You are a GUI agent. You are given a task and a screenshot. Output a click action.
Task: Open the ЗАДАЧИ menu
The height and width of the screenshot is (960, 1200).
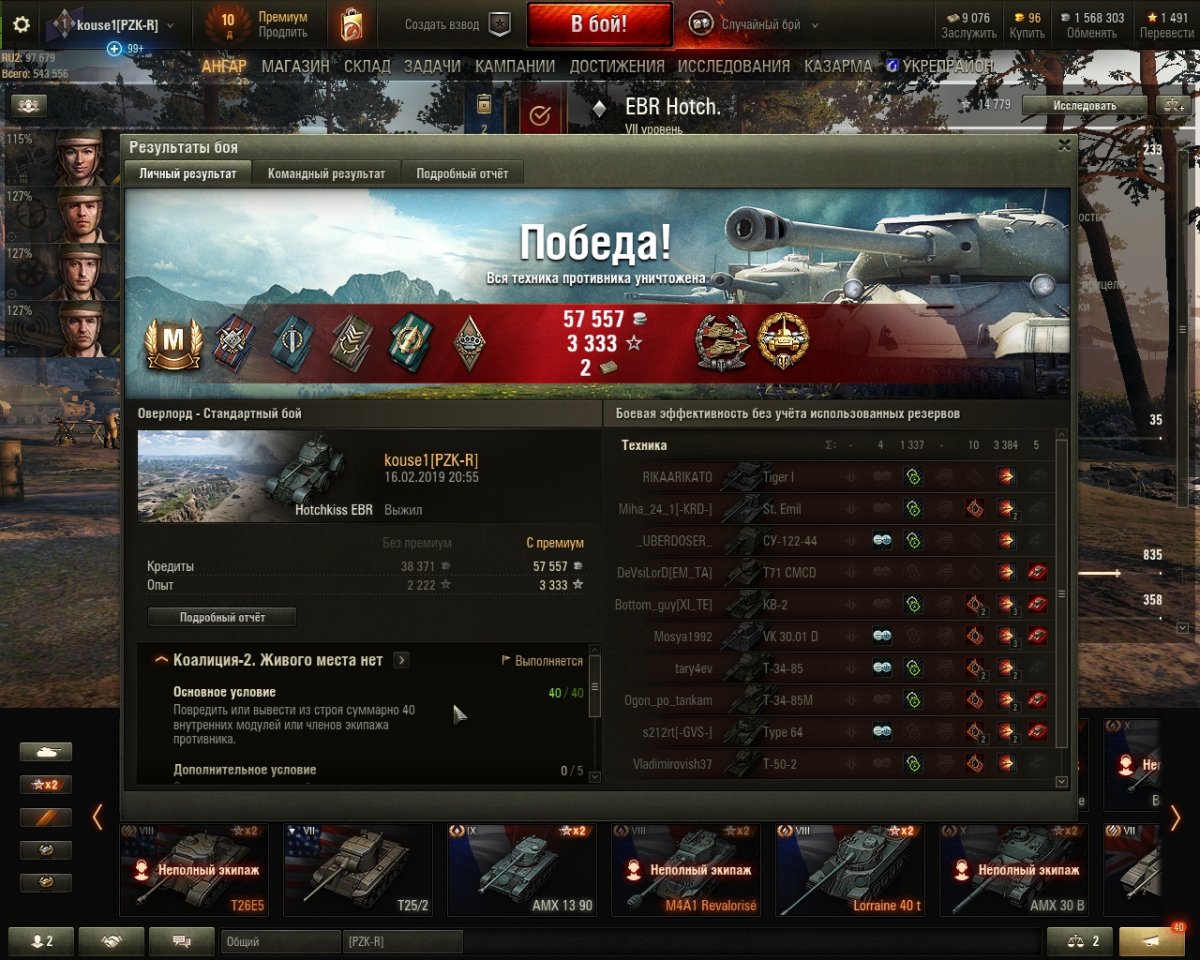pyautogui.click(x=432, y=66)
